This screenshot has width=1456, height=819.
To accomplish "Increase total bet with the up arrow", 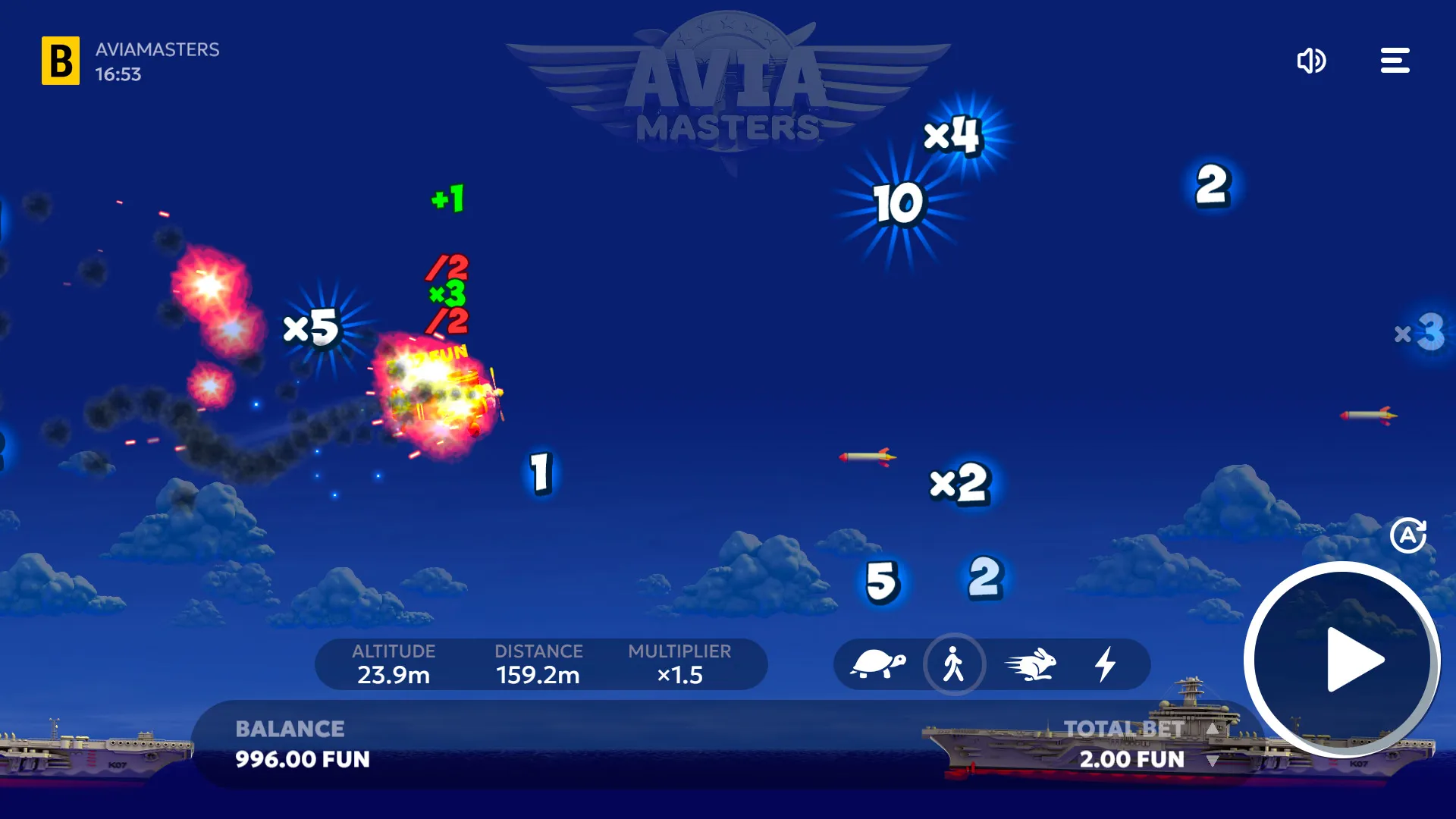I will (x=1213, y=729).
